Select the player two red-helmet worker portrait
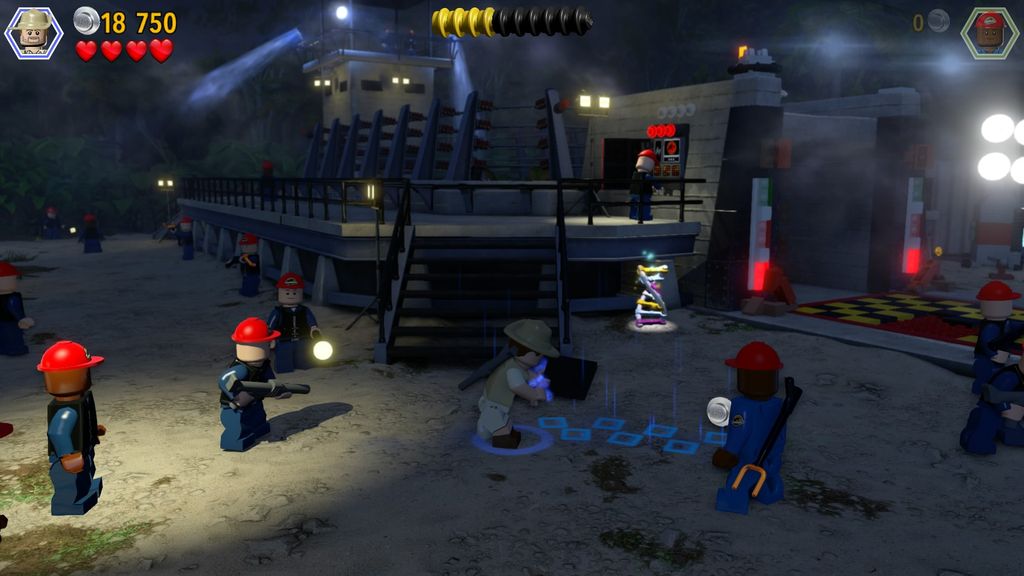 pos(989,32)
